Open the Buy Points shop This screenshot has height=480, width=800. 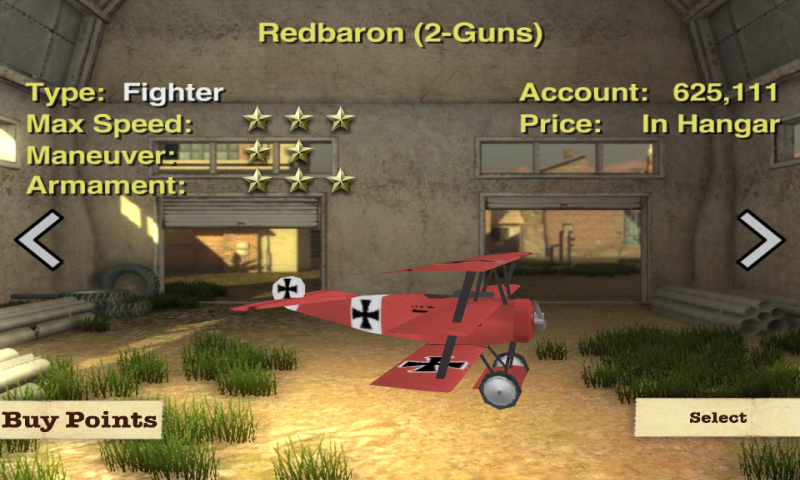pyautogui.click(x=80, y=420)
